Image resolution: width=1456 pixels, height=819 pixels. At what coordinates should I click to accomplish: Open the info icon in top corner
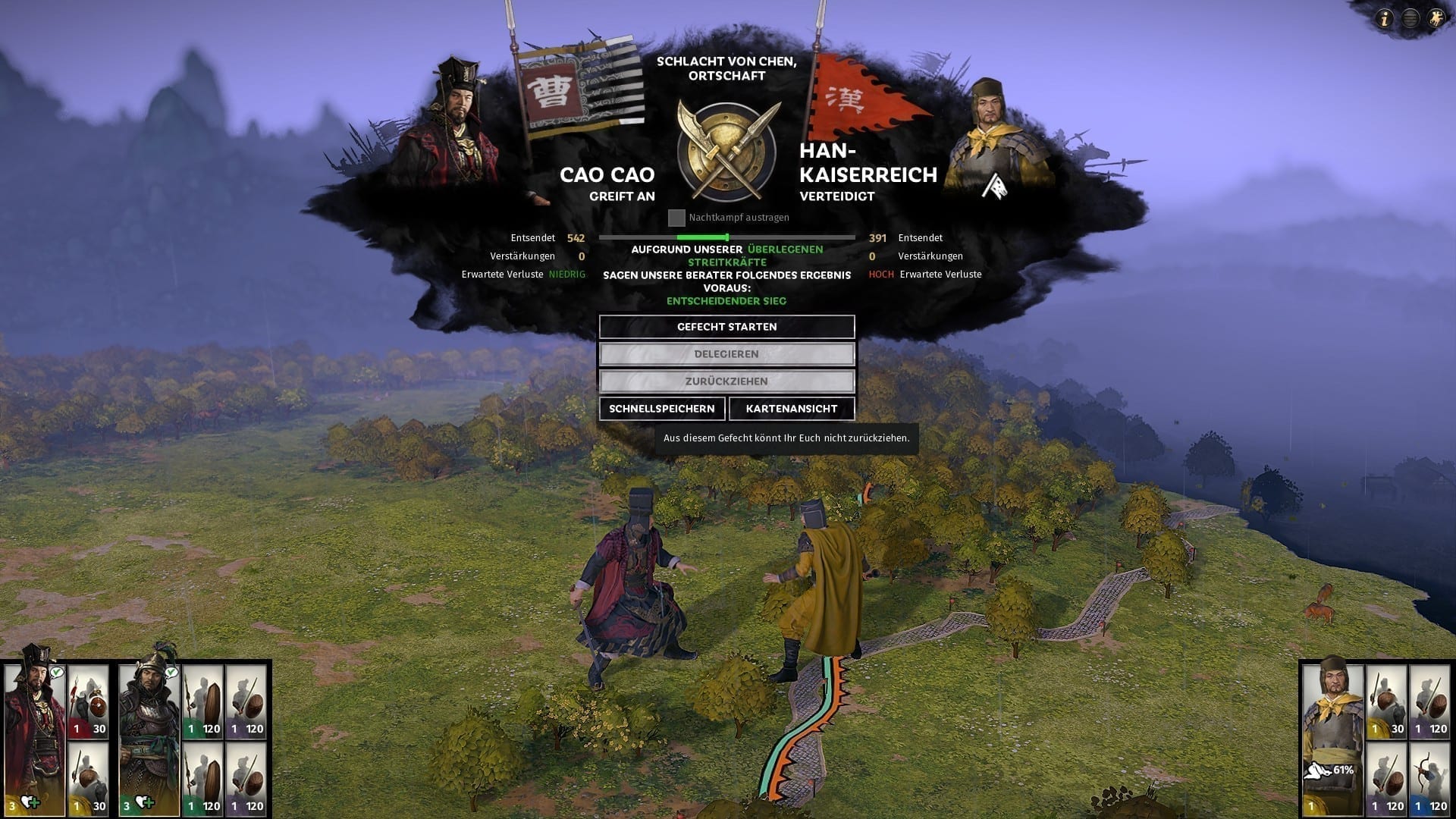[1385, 19]
